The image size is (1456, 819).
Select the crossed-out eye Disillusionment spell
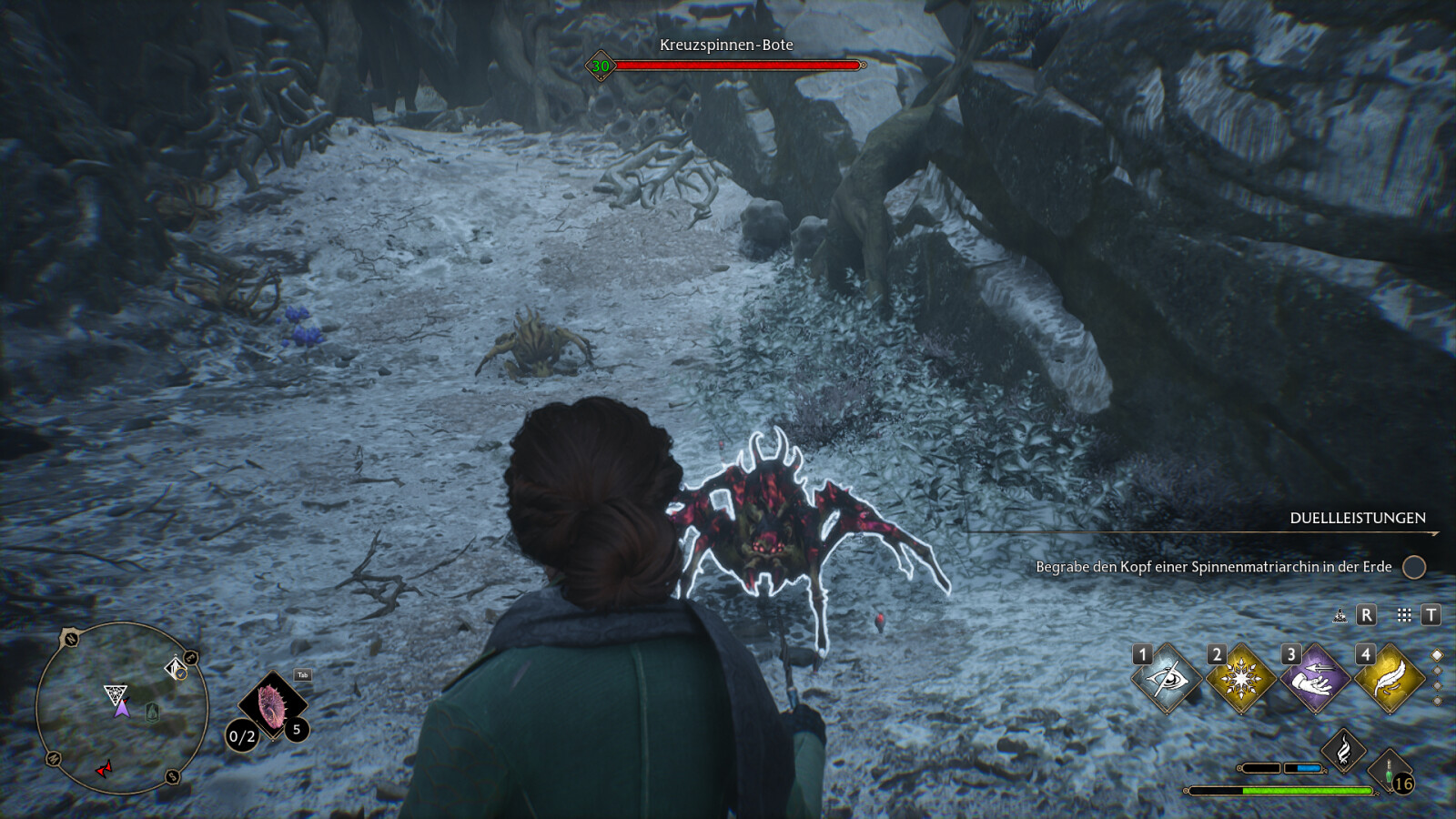[x=1167, y=679]
